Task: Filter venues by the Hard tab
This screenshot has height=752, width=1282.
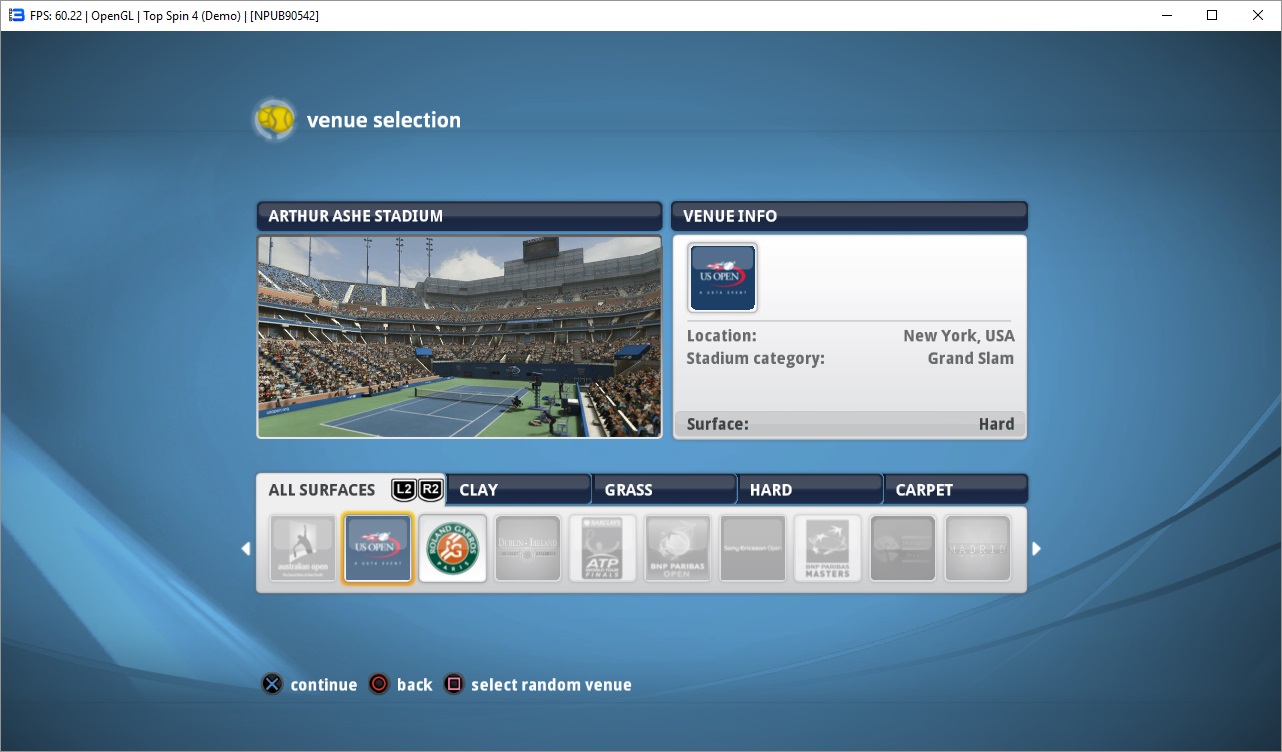Action: (x=810, y=490)
